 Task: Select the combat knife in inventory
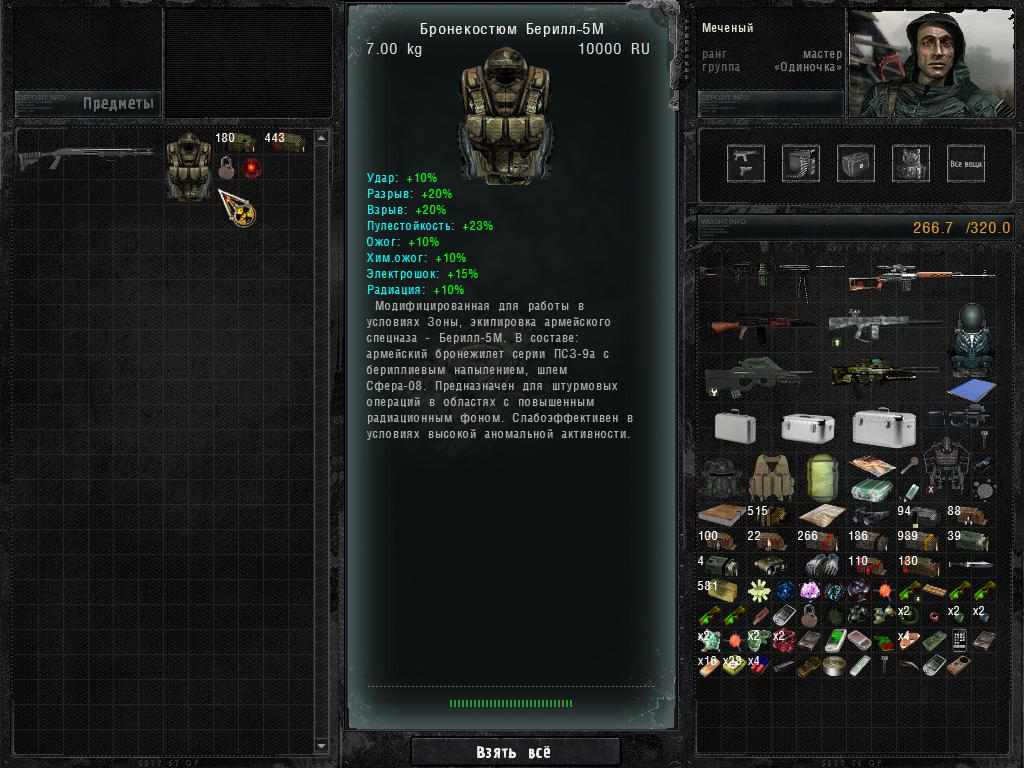970,565
